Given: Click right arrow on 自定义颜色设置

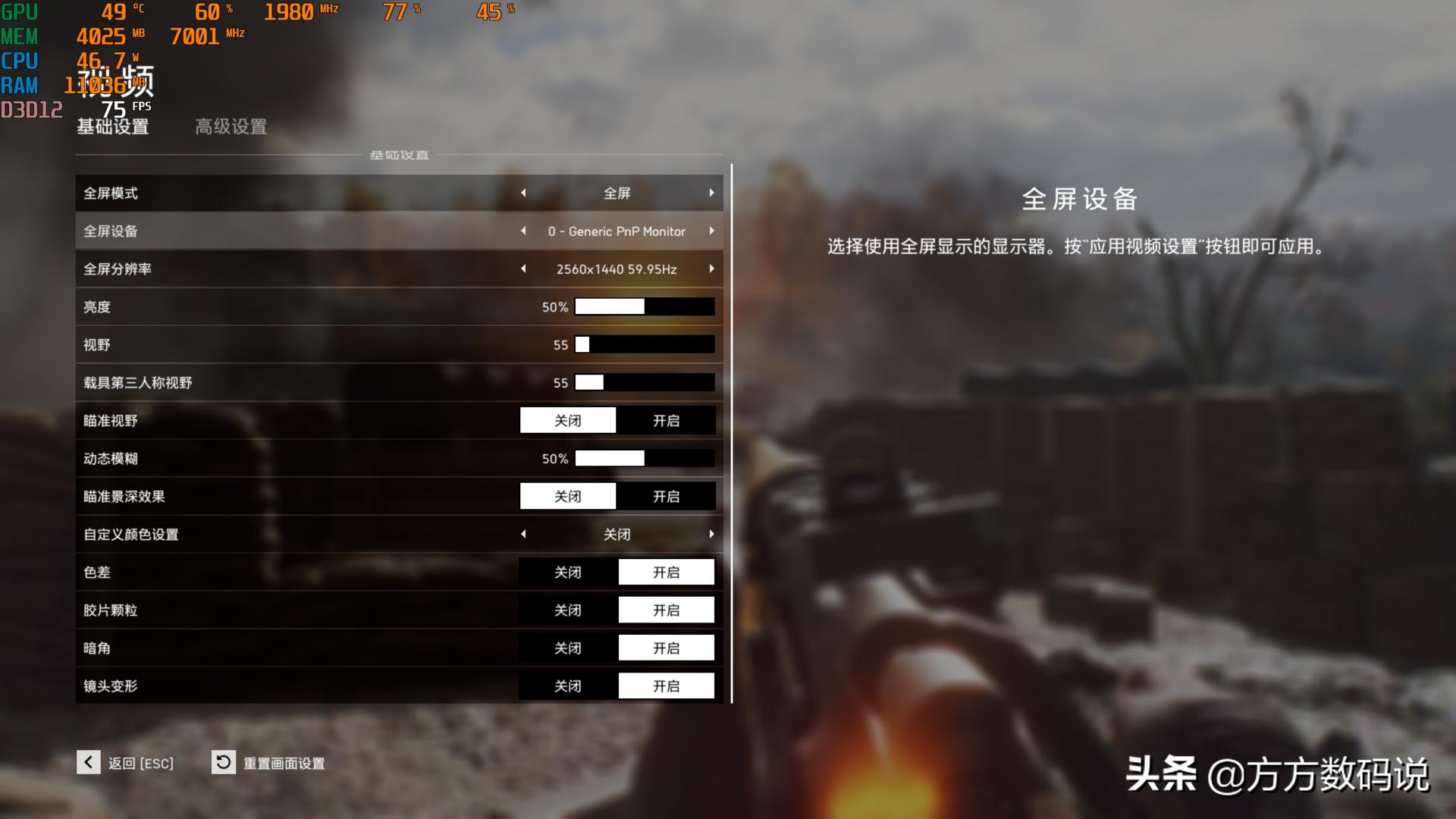Looking at the screenshot, I should click(711, 534).
